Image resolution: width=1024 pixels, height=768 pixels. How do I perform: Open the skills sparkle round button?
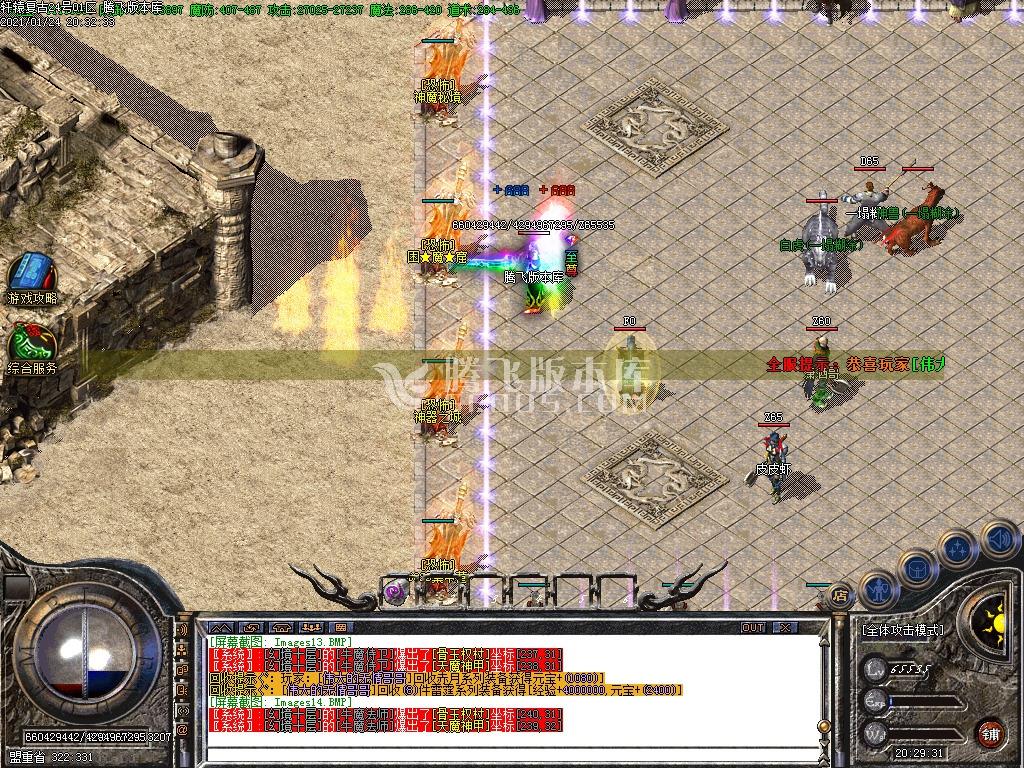[x=958, y=548]
